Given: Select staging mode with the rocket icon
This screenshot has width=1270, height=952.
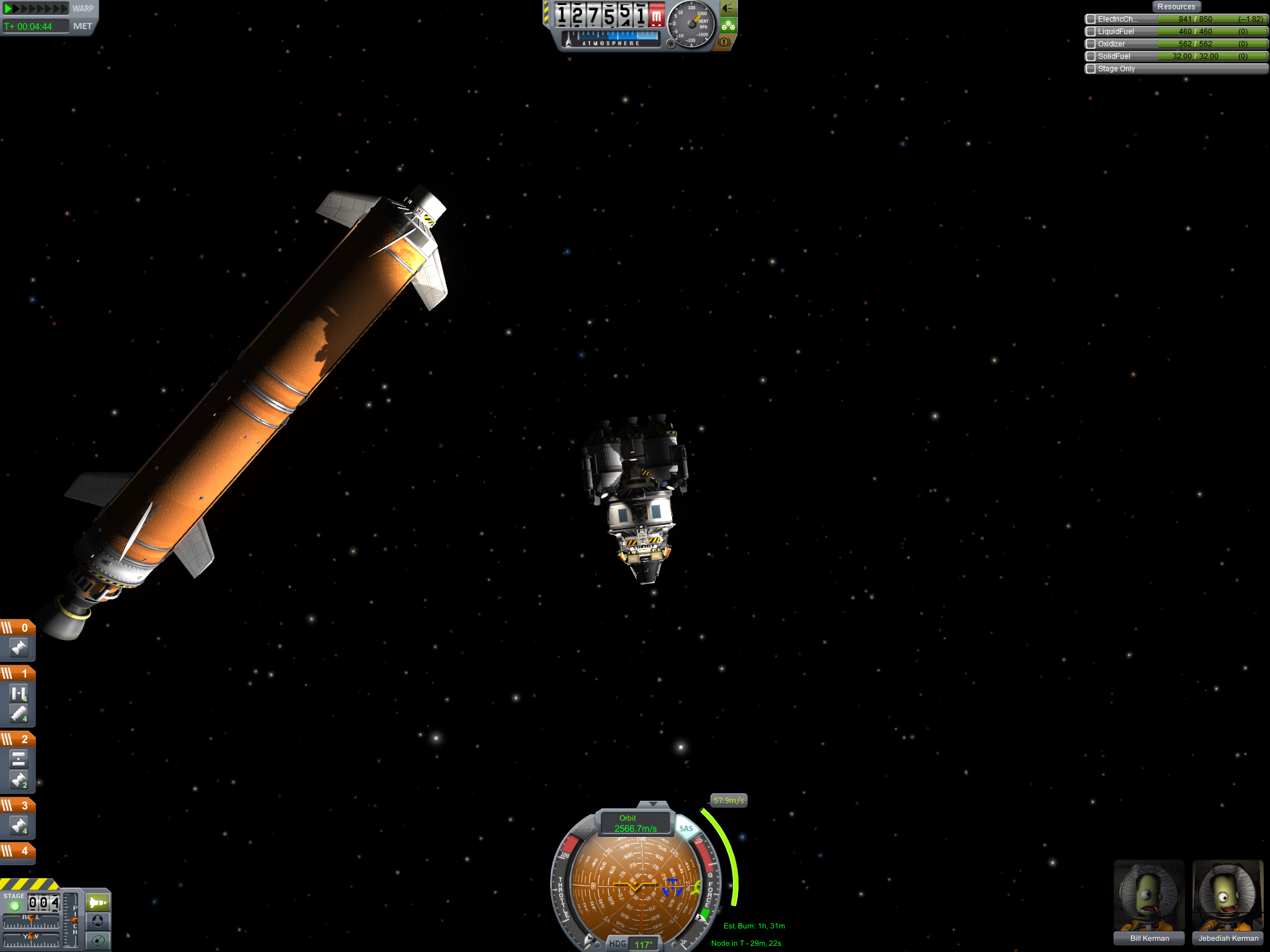Looking at the screenshot, I should coord(97,902).
